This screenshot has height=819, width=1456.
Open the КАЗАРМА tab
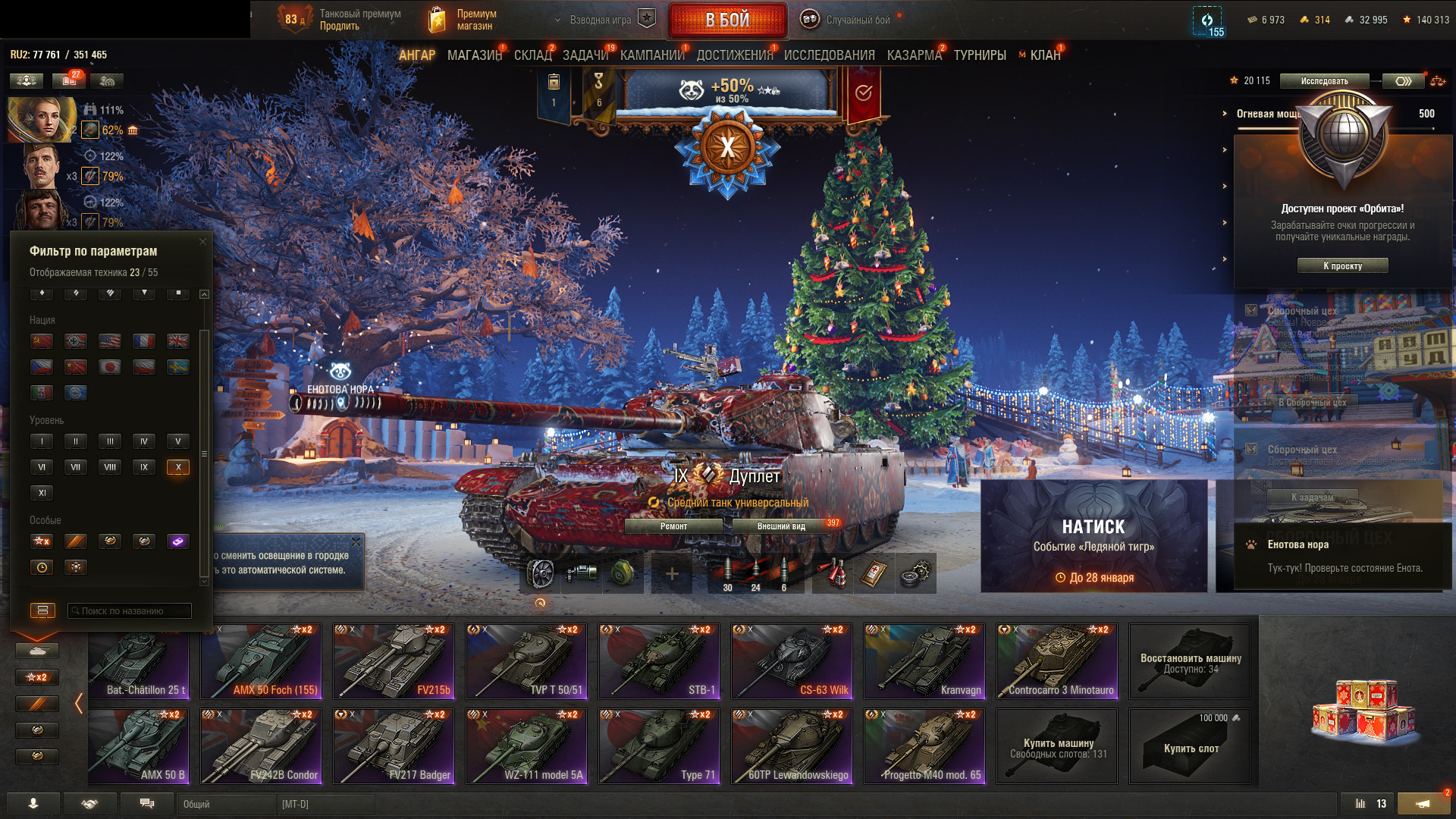(x=914, y=55)
